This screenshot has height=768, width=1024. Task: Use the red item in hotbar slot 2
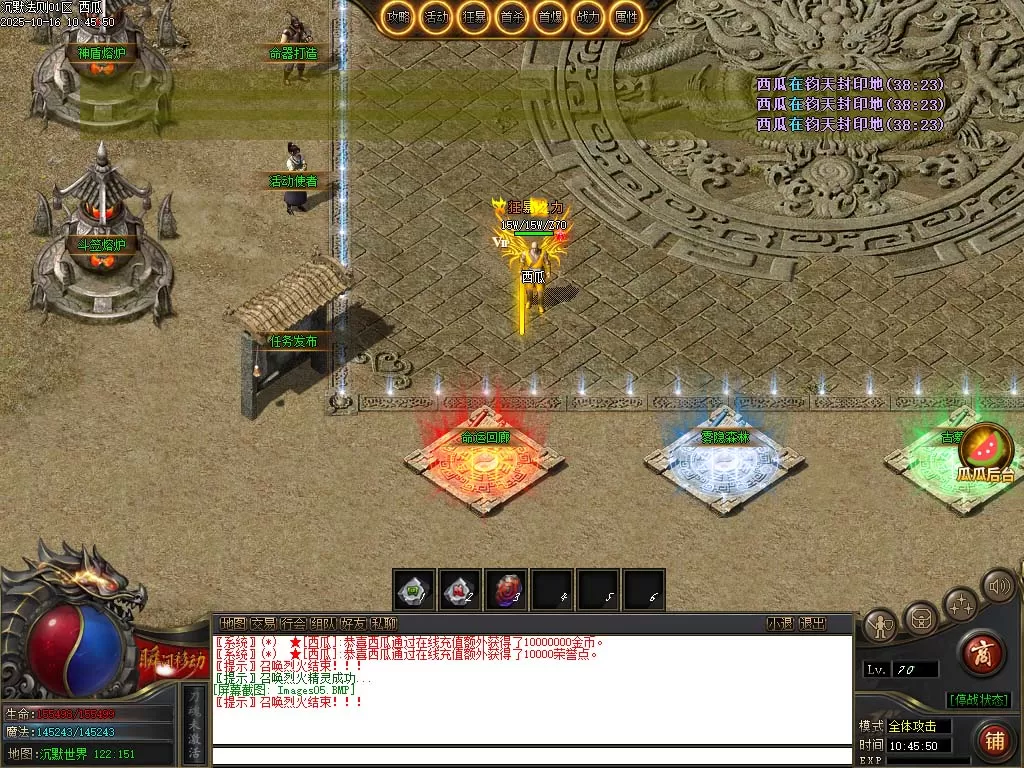460,591
